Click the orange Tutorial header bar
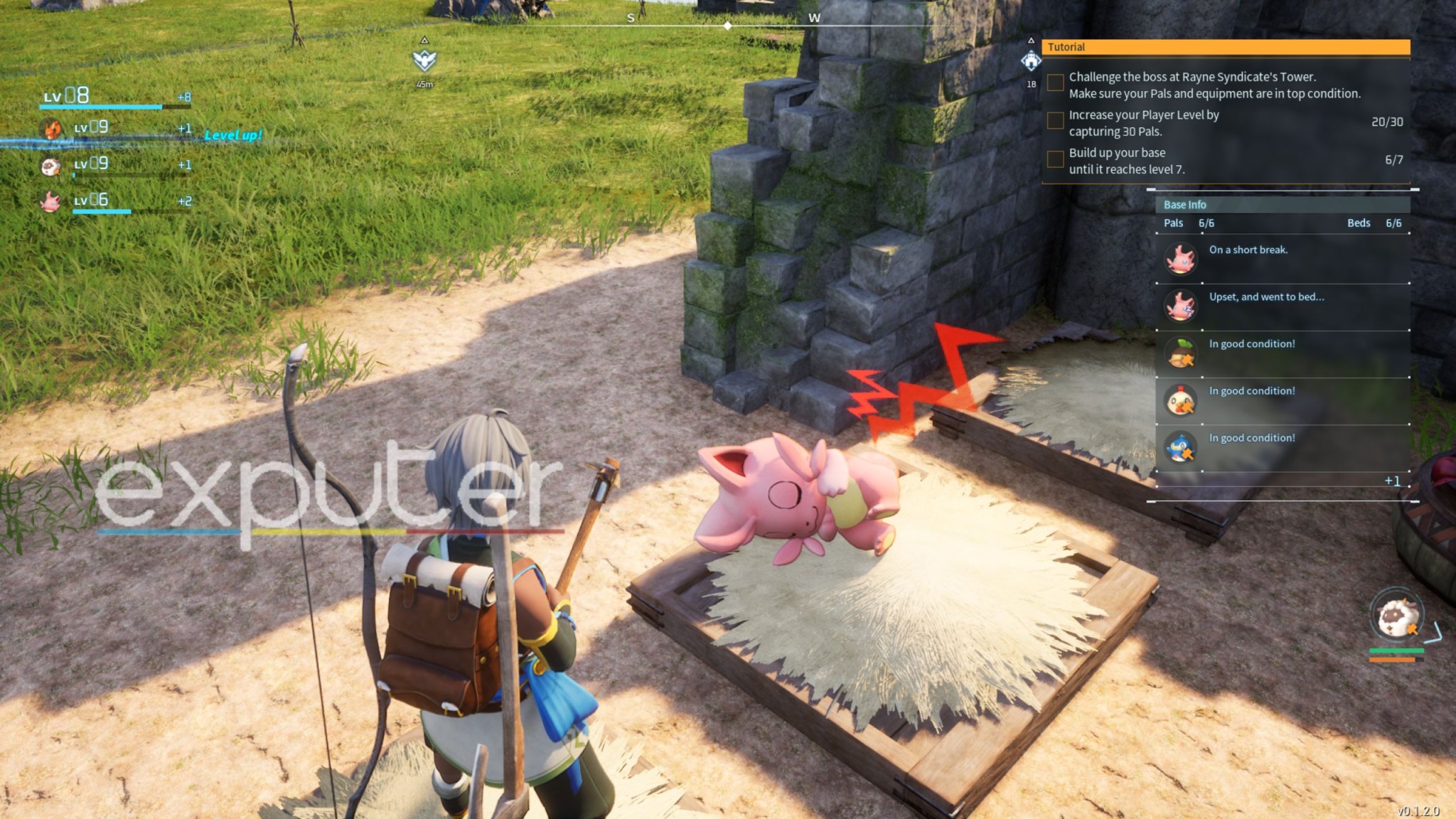Viewport: 1456px width, 819px height. point(1225,47)
